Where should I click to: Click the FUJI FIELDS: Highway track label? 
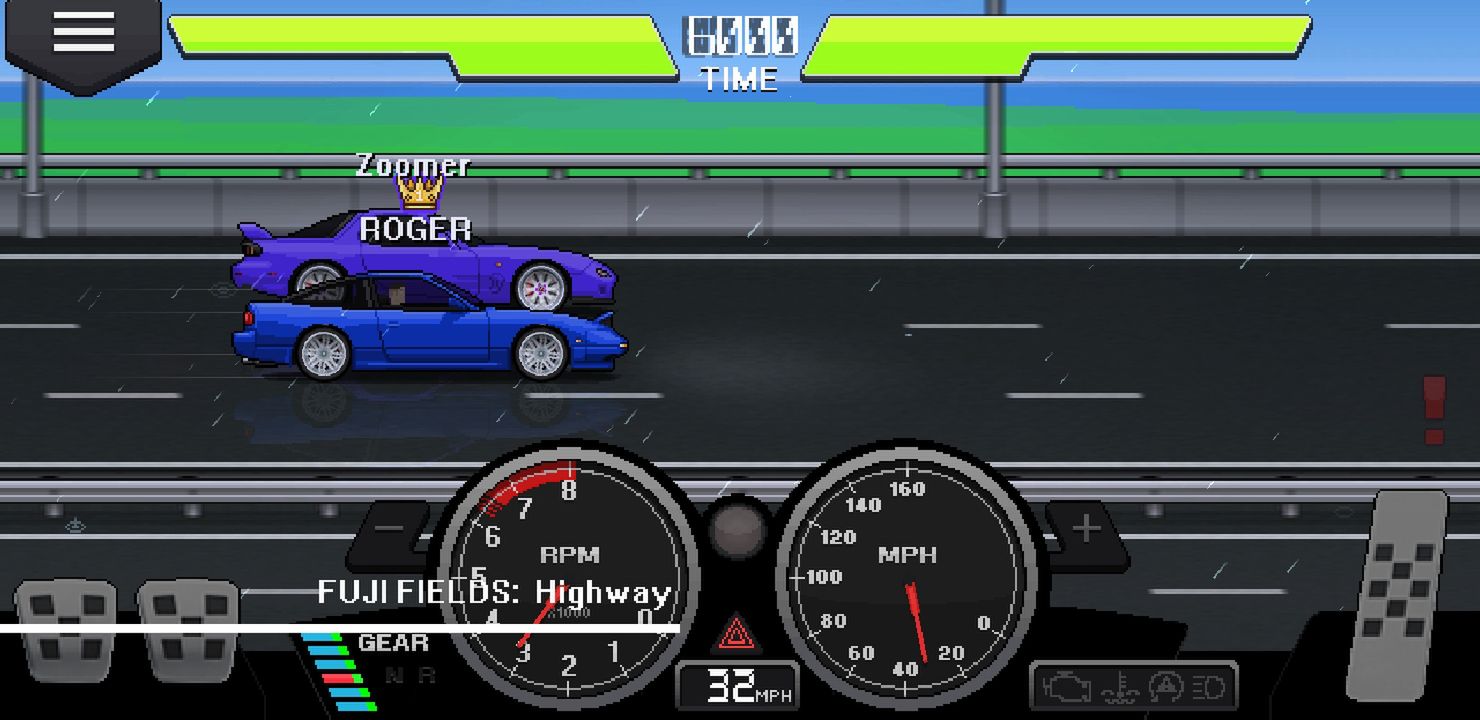(x=492, y=593)
